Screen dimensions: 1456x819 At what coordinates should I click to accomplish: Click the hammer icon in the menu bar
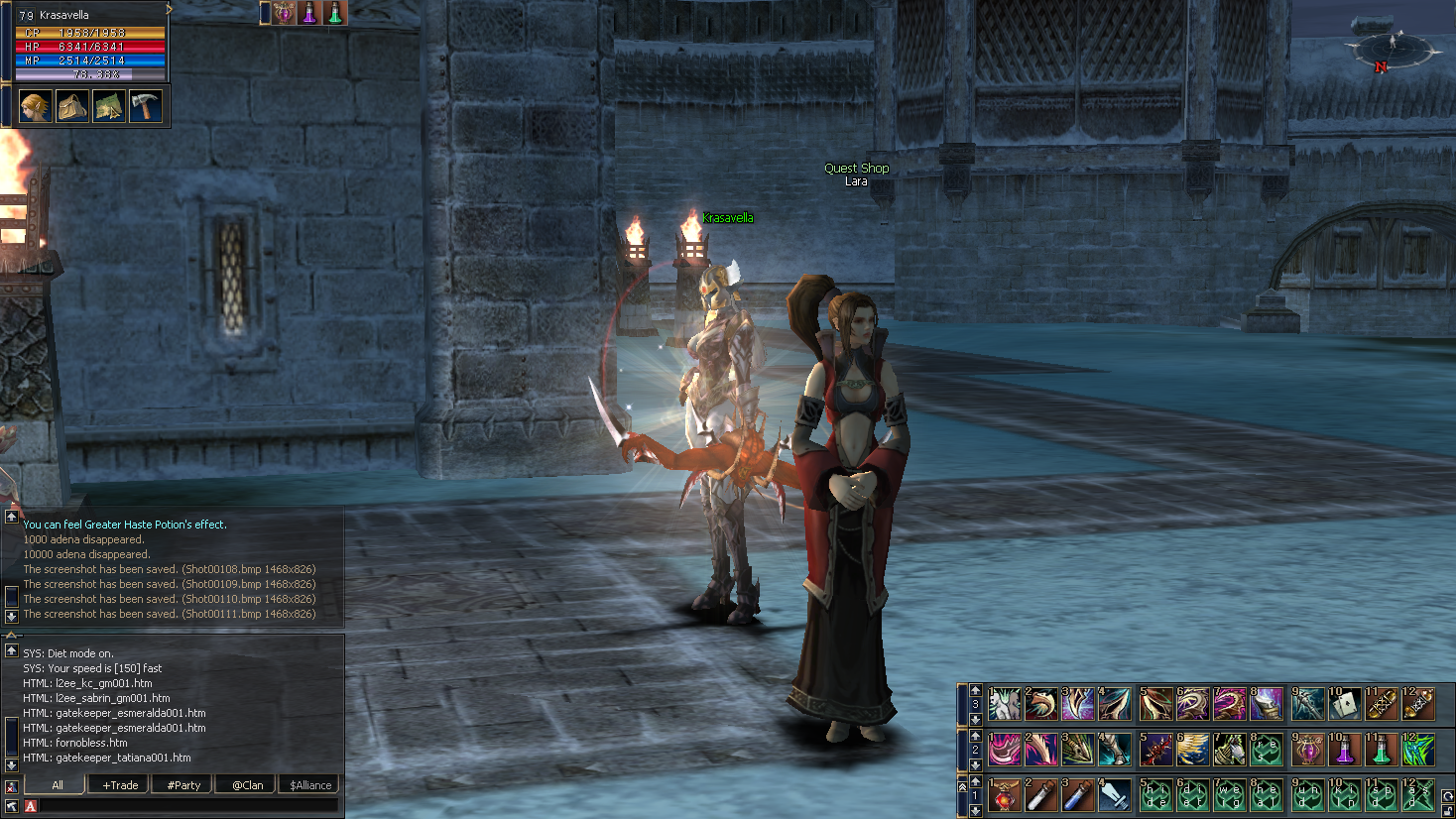coord(146,106)
